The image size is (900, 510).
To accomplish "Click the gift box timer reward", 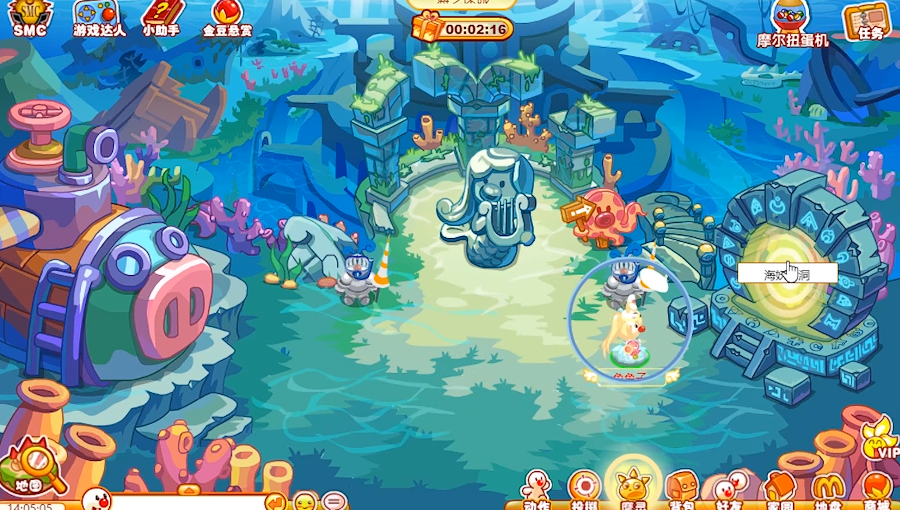I will click(427, 27).
